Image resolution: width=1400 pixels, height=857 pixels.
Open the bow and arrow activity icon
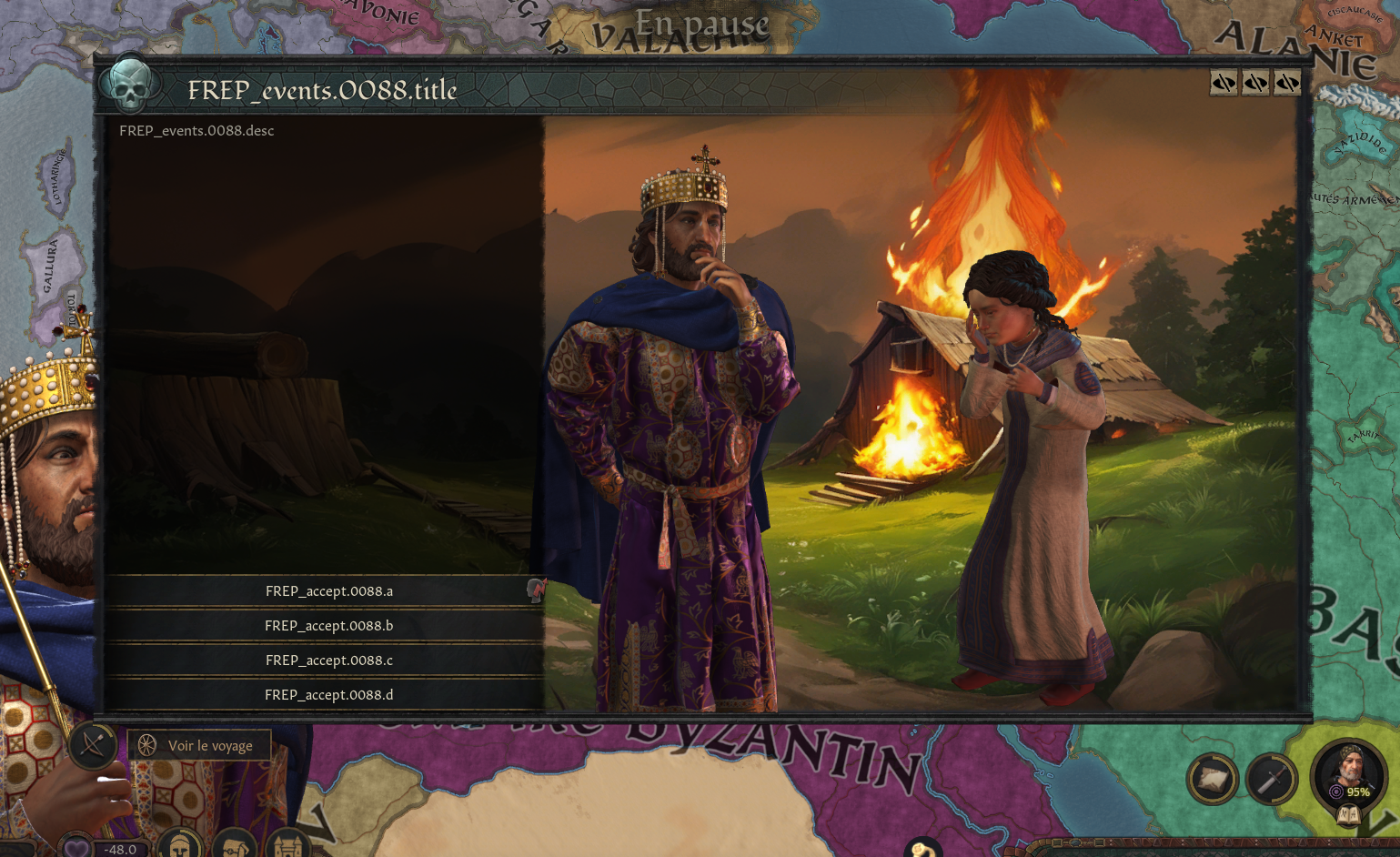tap(93, 746)
